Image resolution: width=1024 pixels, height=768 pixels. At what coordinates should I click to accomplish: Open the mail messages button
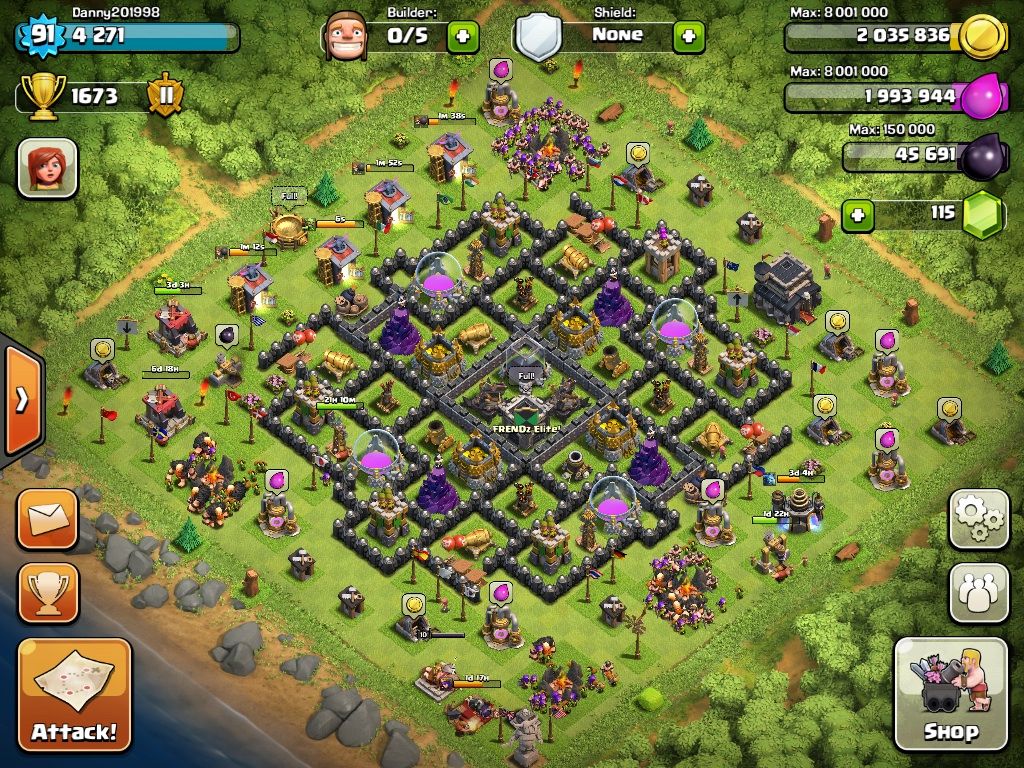click(47, 518)
